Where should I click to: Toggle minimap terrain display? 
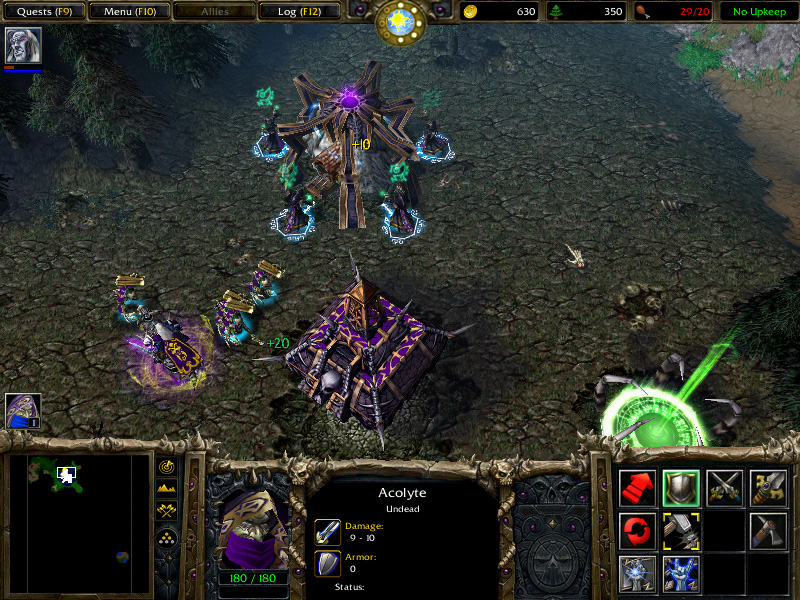pos(166,488)
